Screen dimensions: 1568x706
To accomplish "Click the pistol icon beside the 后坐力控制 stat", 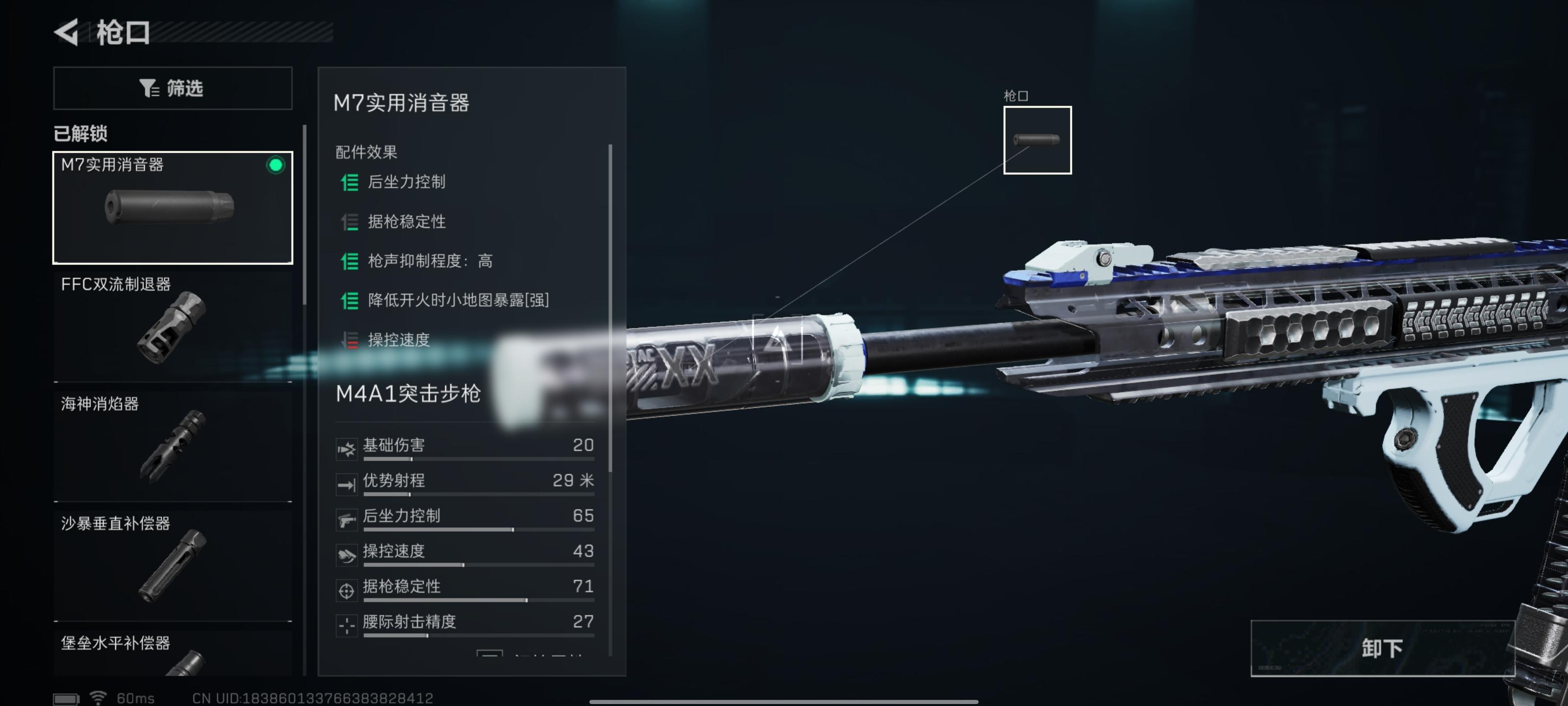I will pyautogui.click(x=347, y=520).
